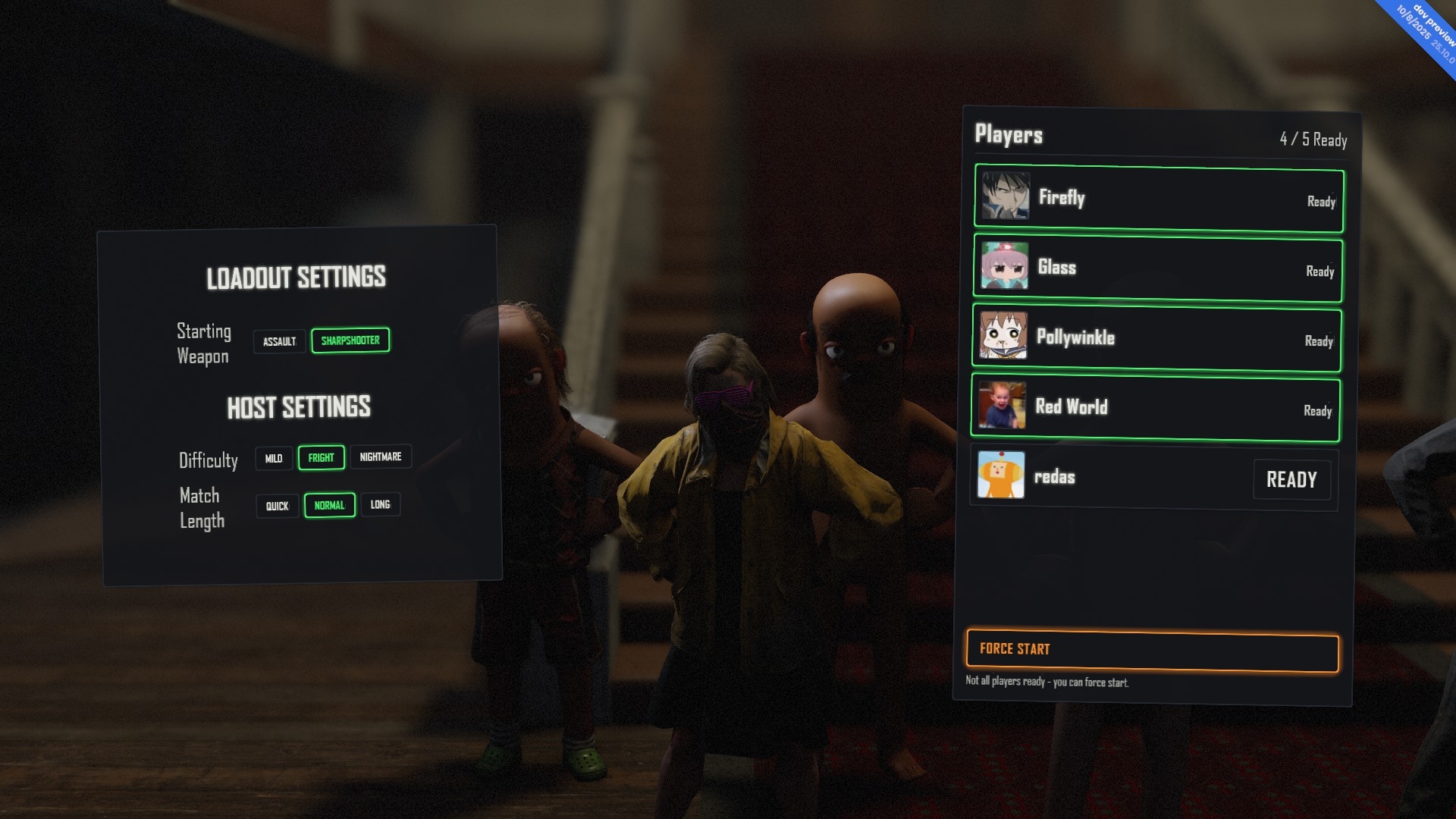
Task: Select Firefly's player row
Action: [x=1158, y=199]
